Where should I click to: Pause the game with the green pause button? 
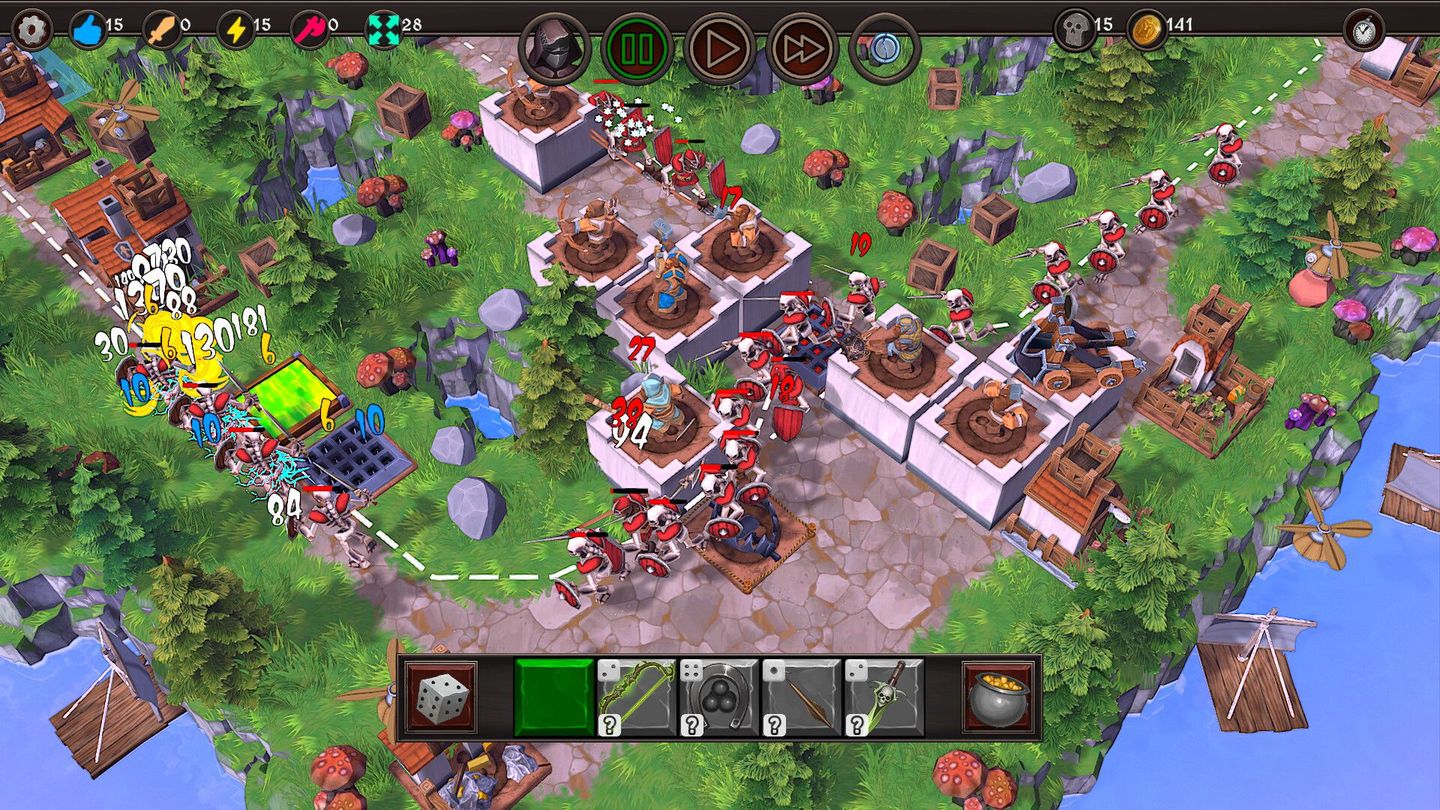click(x=638, y=45)
